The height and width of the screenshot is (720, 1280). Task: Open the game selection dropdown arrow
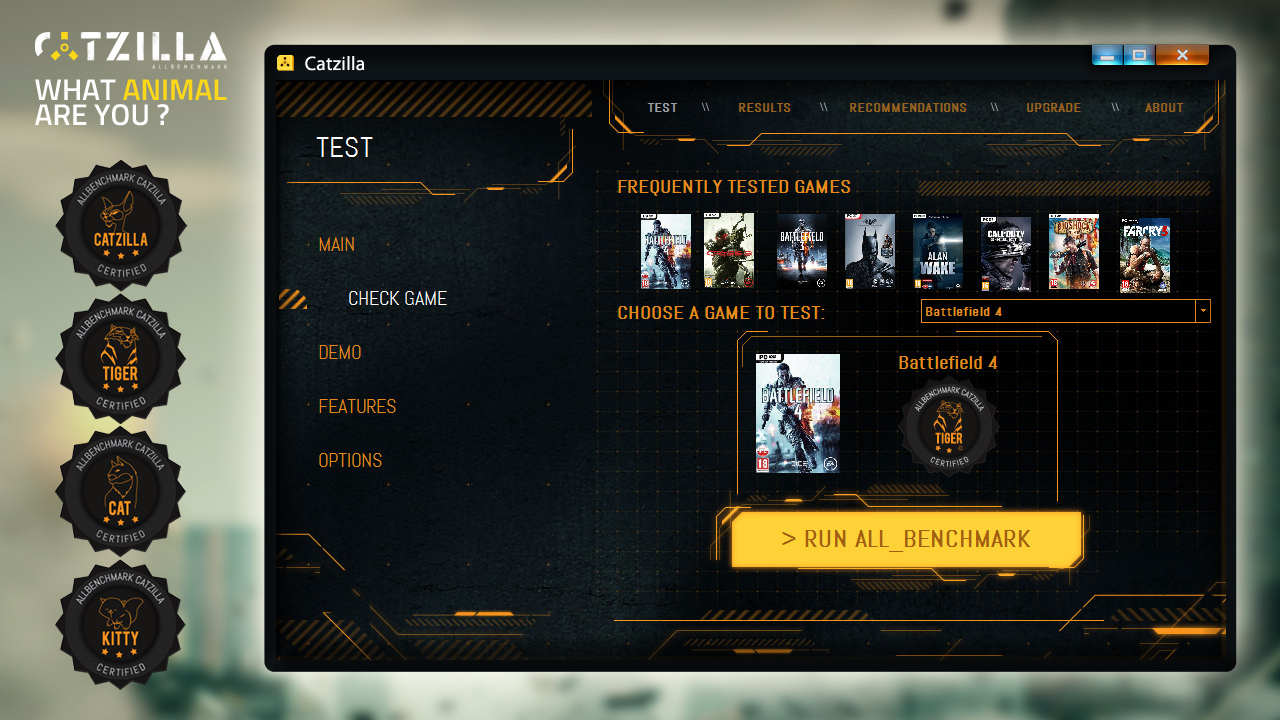tap(1202, 311)
